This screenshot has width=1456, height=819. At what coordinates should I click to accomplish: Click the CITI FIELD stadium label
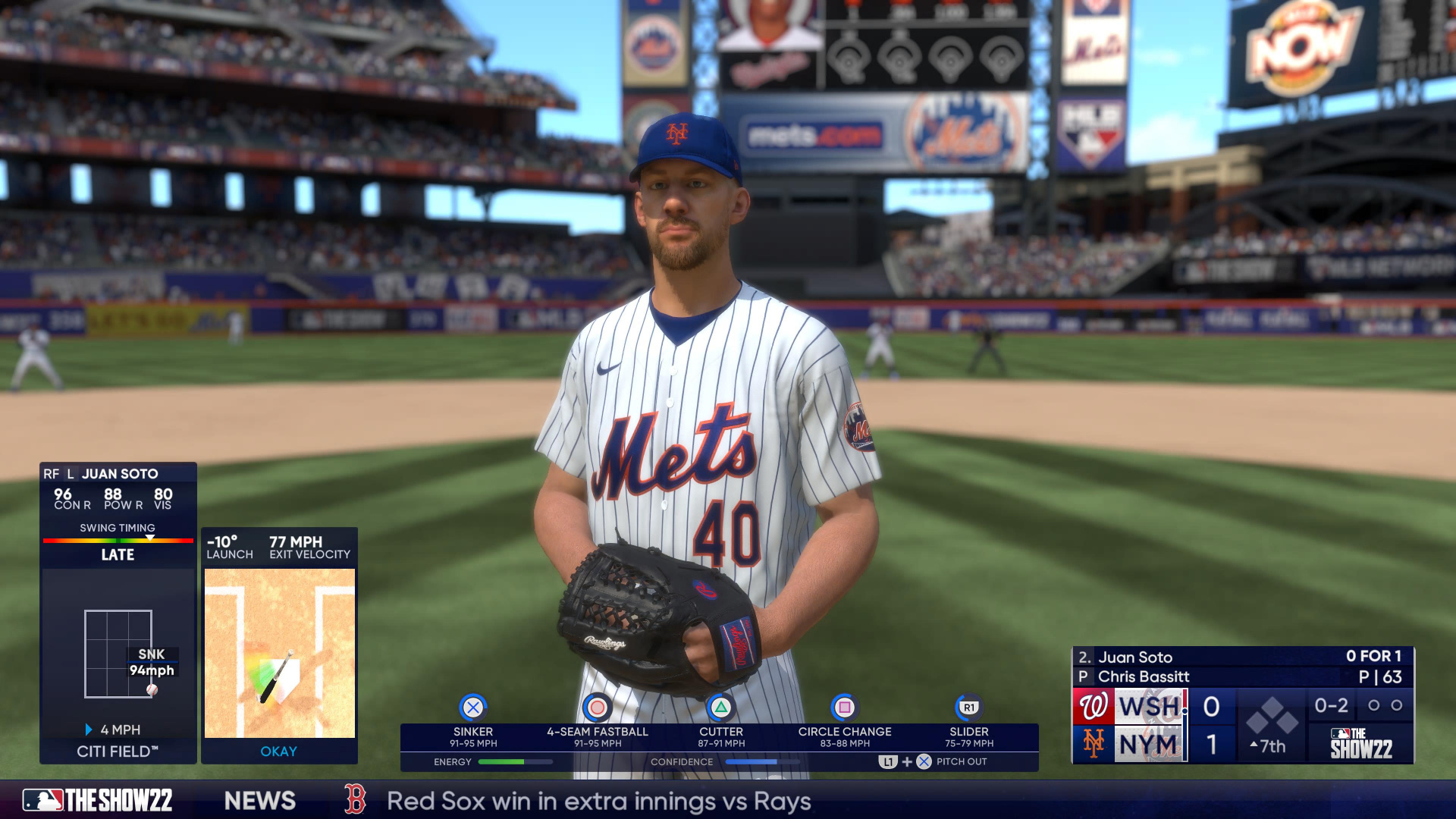(x=118, y=751)
